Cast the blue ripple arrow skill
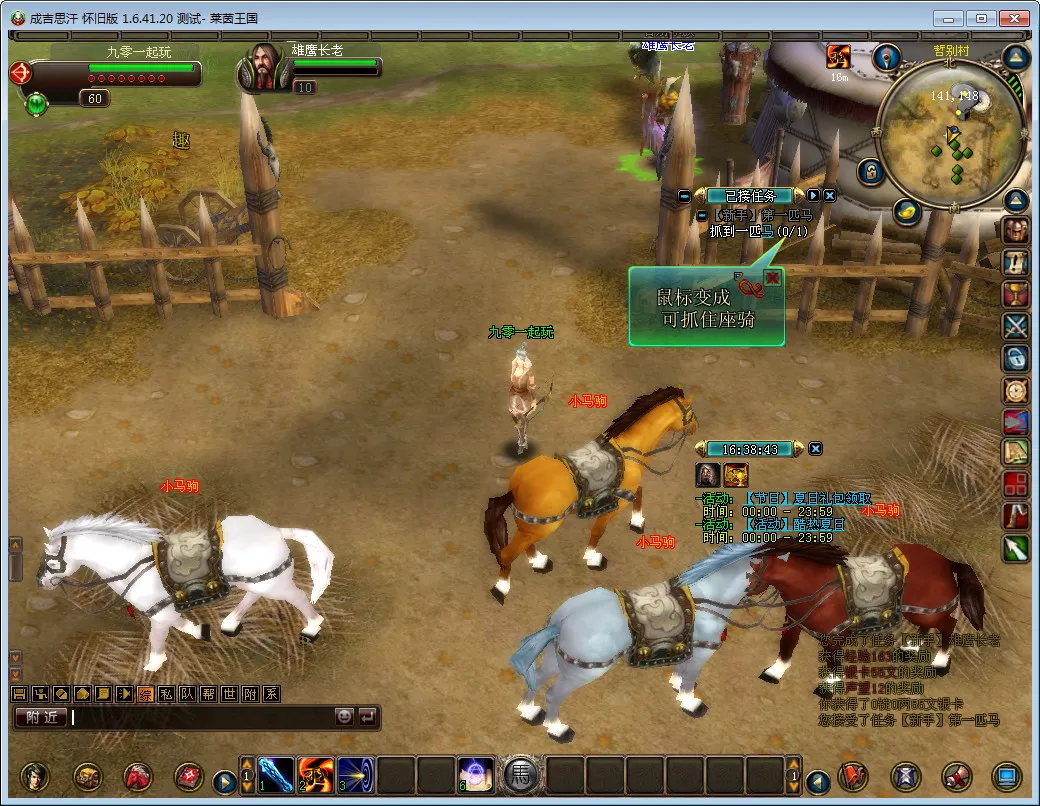 point(356,775)
